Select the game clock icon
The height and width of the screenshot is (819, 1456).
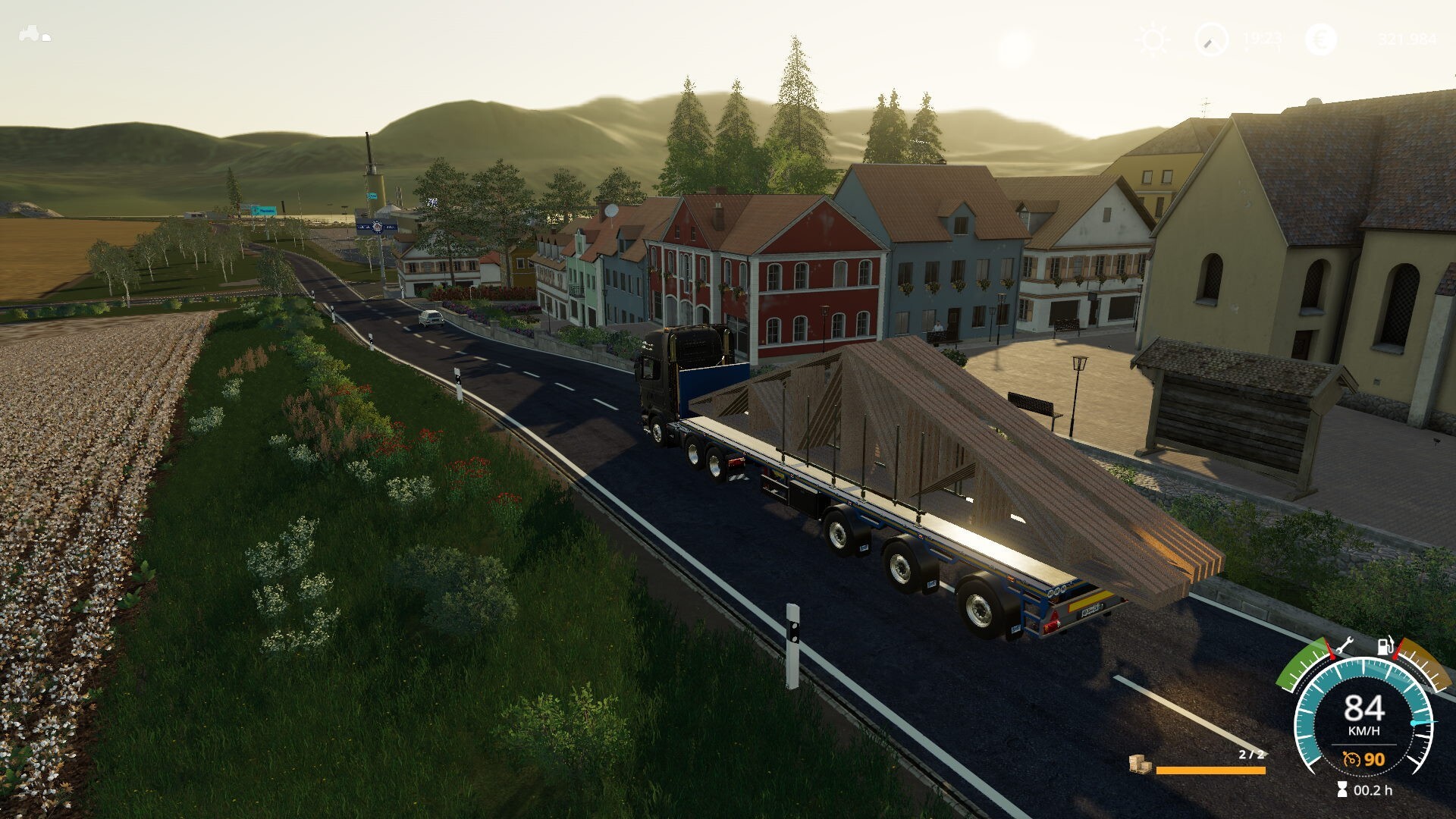(x=1211, y=39)
